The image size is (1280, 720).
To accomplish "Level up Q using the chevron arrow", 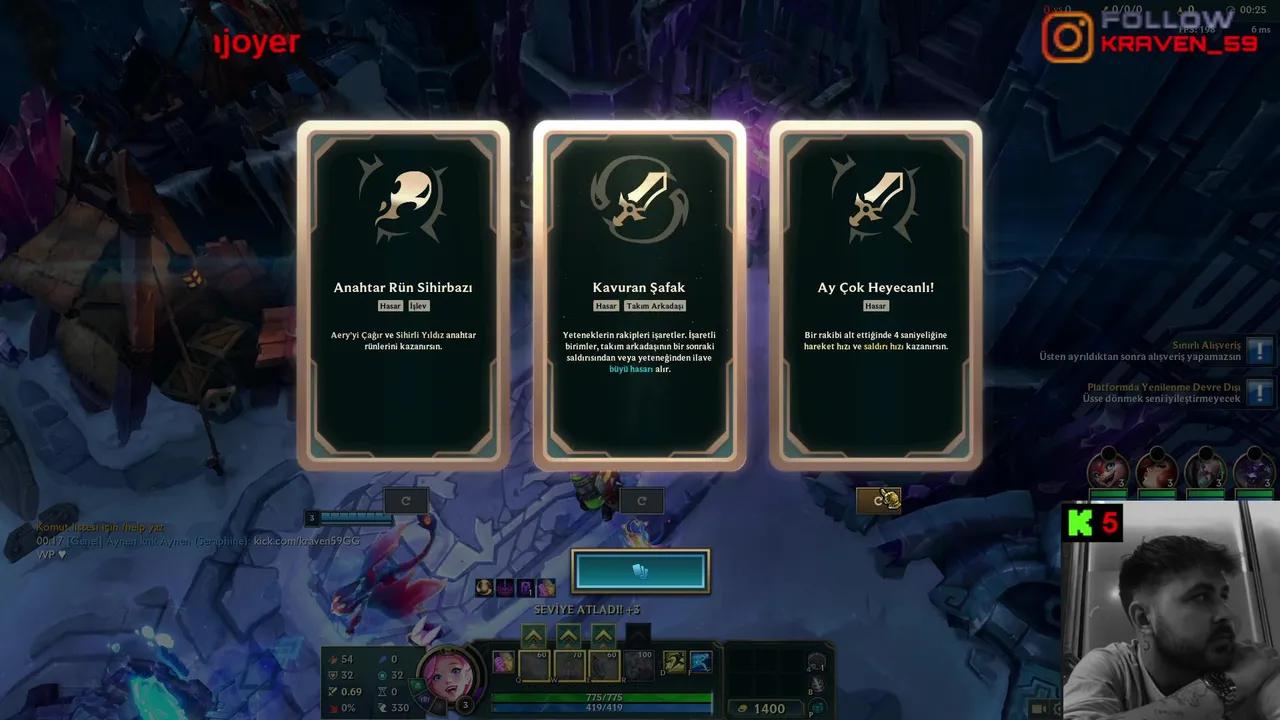I will (x=533, y=634).
